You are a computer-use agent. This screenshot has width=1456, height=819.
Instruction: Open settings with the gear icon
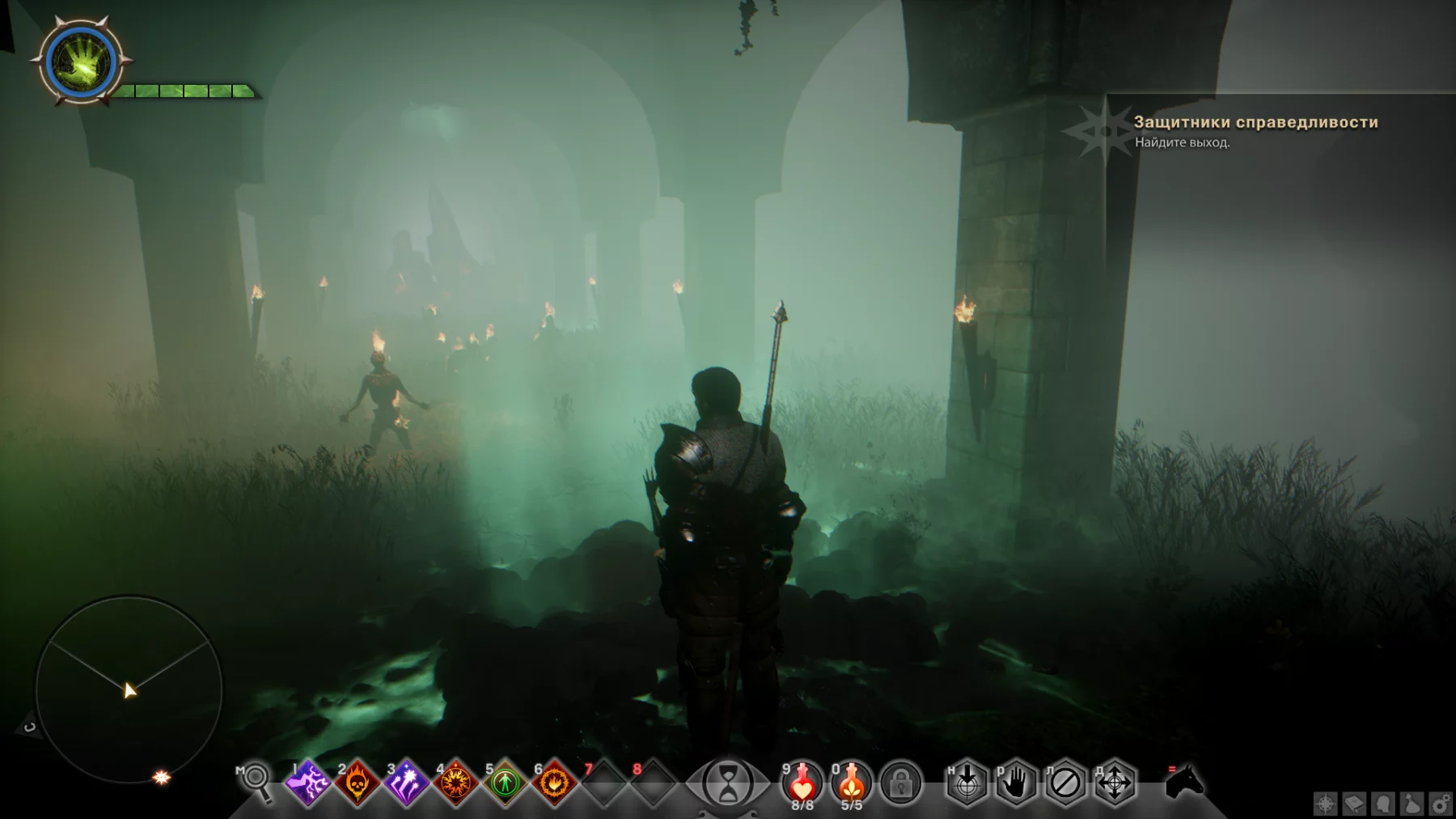(1441, 804)
